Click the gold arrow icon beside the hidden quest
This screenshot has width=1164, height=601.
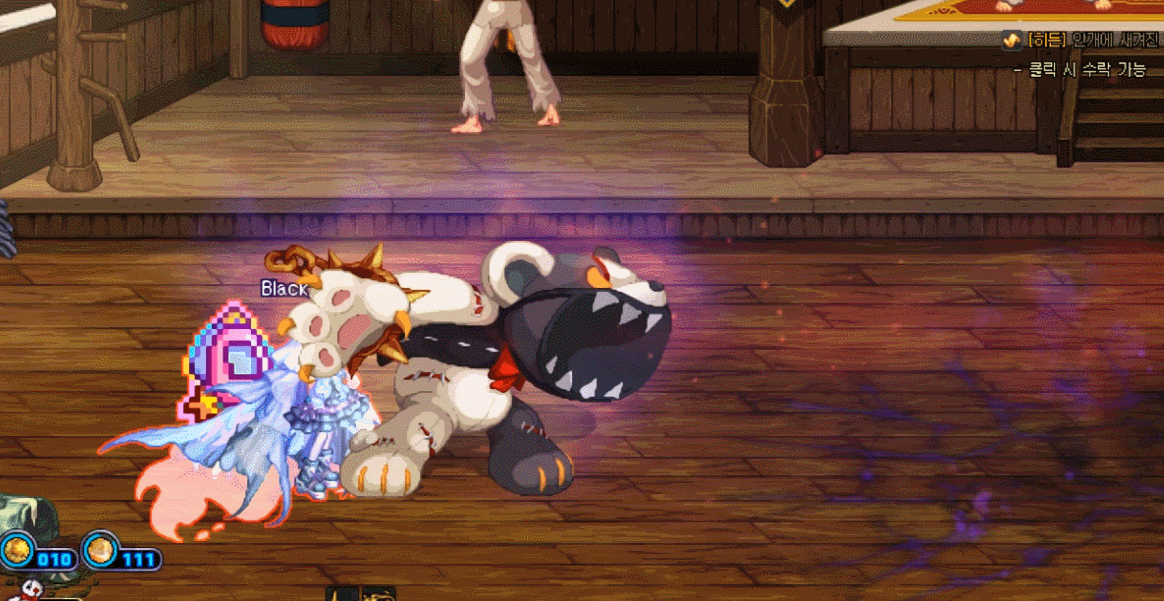pos(1012,41)
